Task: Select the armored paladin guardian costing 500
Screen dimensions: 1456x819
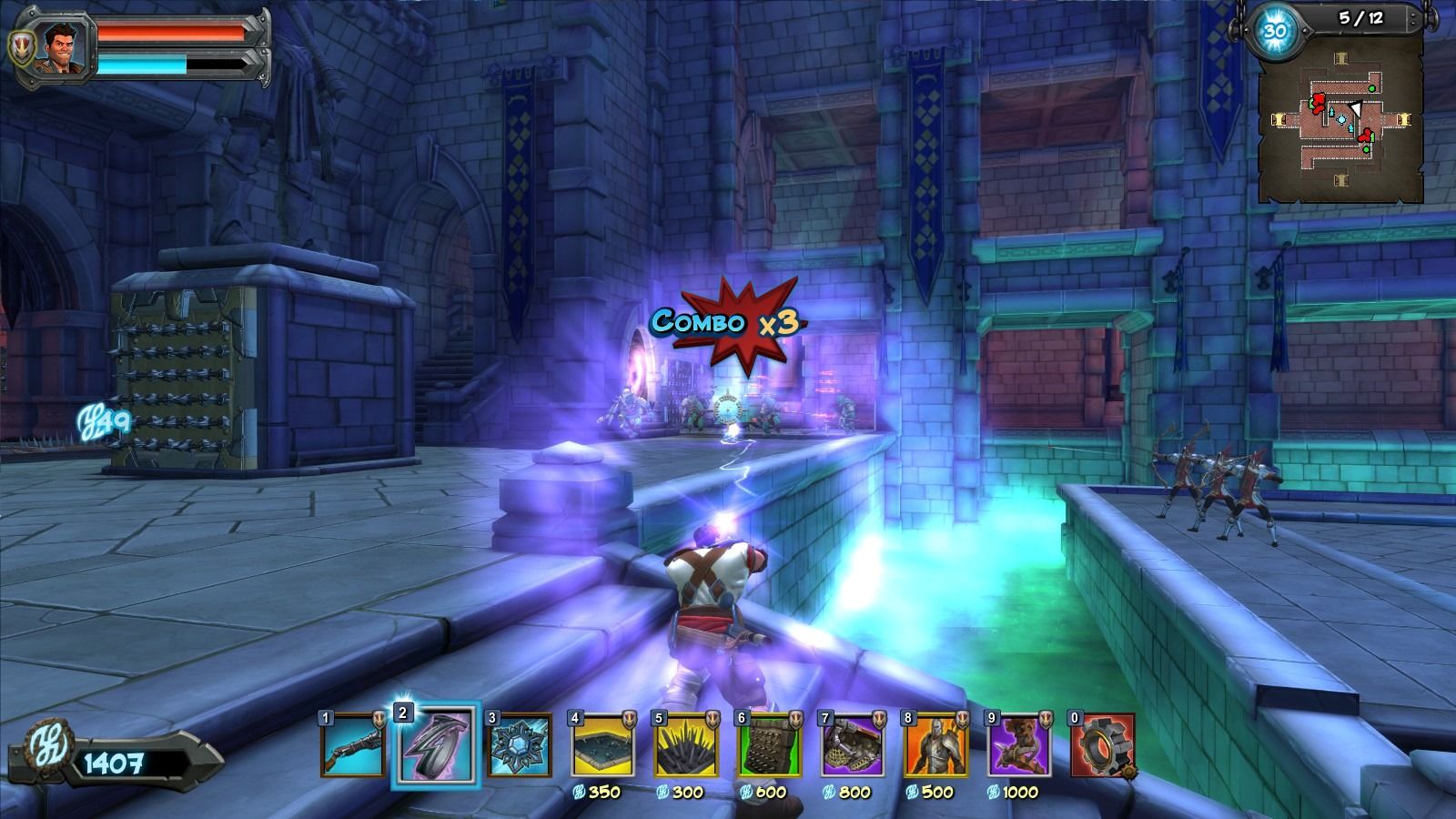Action: [936, 745]
